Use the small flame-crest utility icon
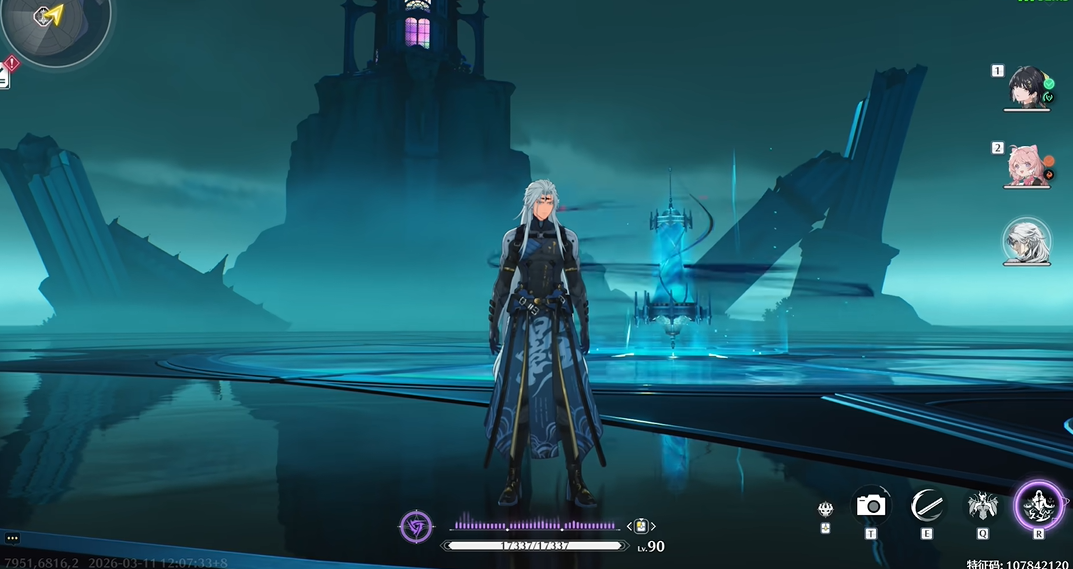 [825, 509]
